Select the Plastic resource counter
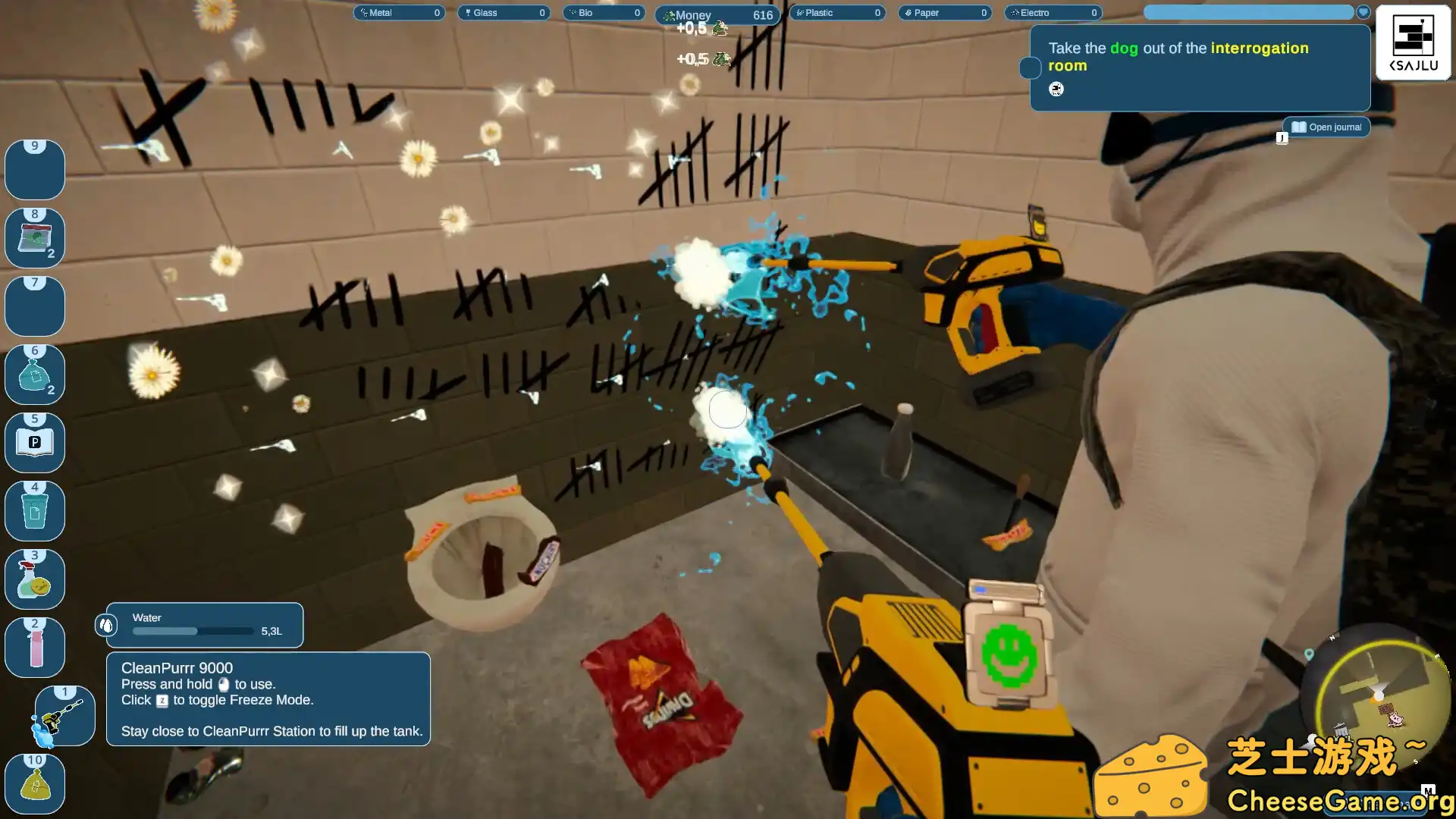1456x819 pixels. [837, 12]
